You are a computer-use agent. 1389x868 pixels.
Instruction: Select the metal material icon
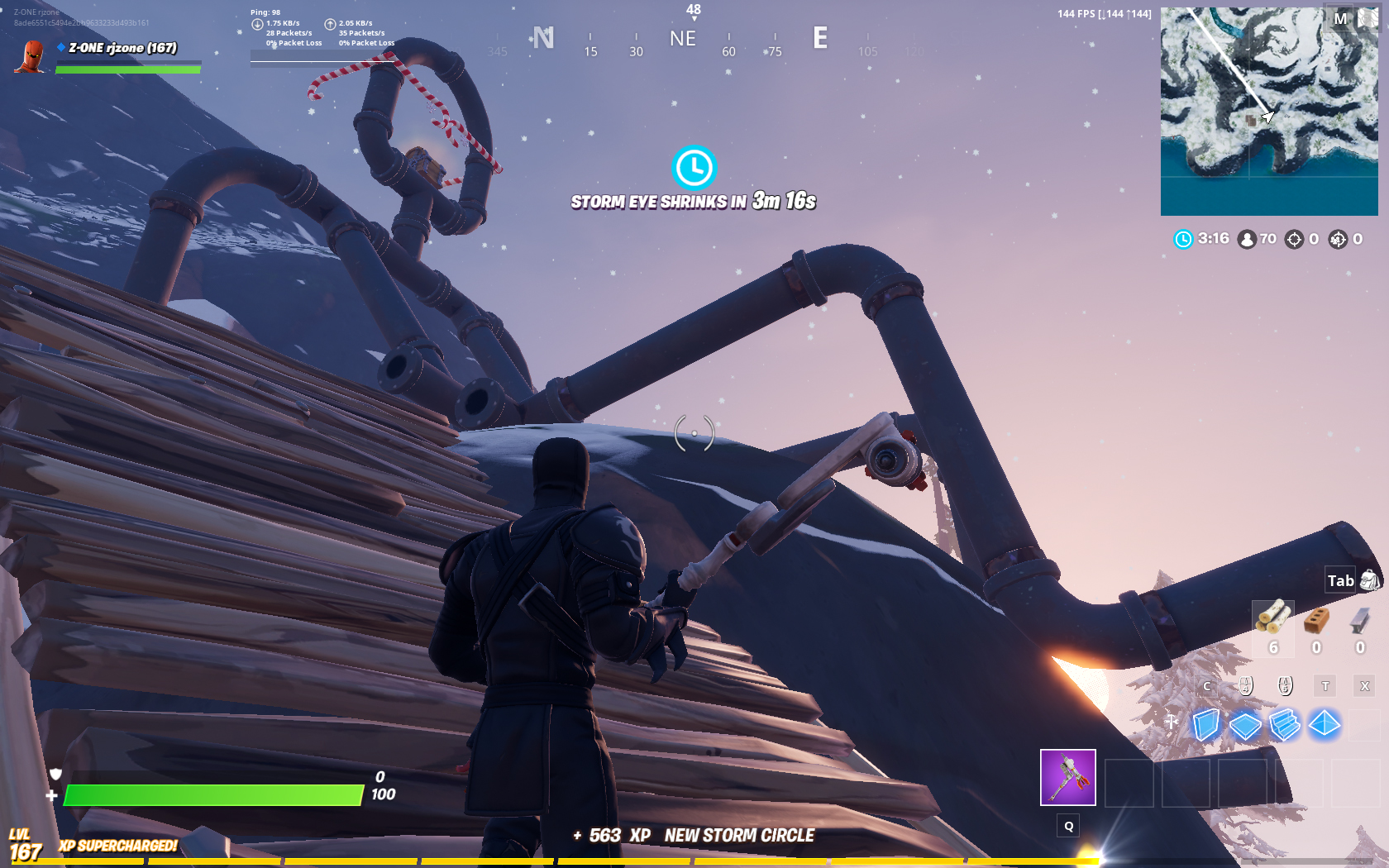point(1360,620)
